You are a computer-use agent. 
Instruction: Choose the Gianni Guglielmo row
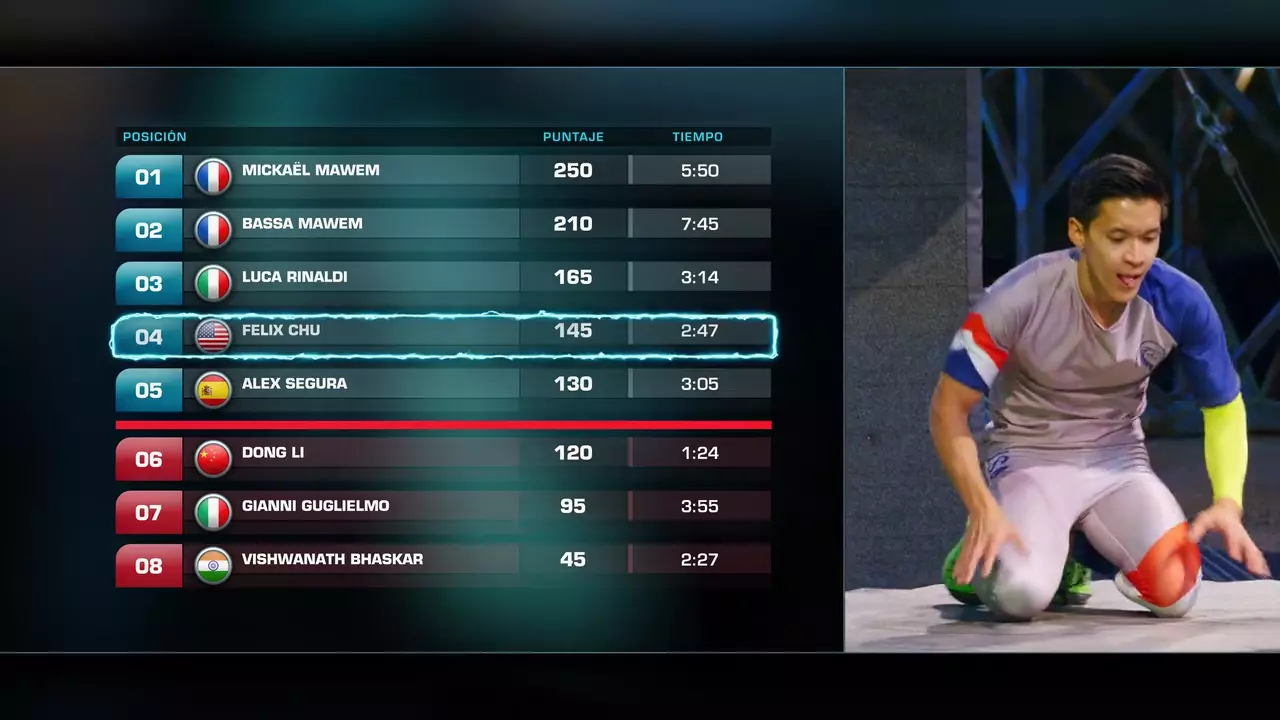pos(443,506)
